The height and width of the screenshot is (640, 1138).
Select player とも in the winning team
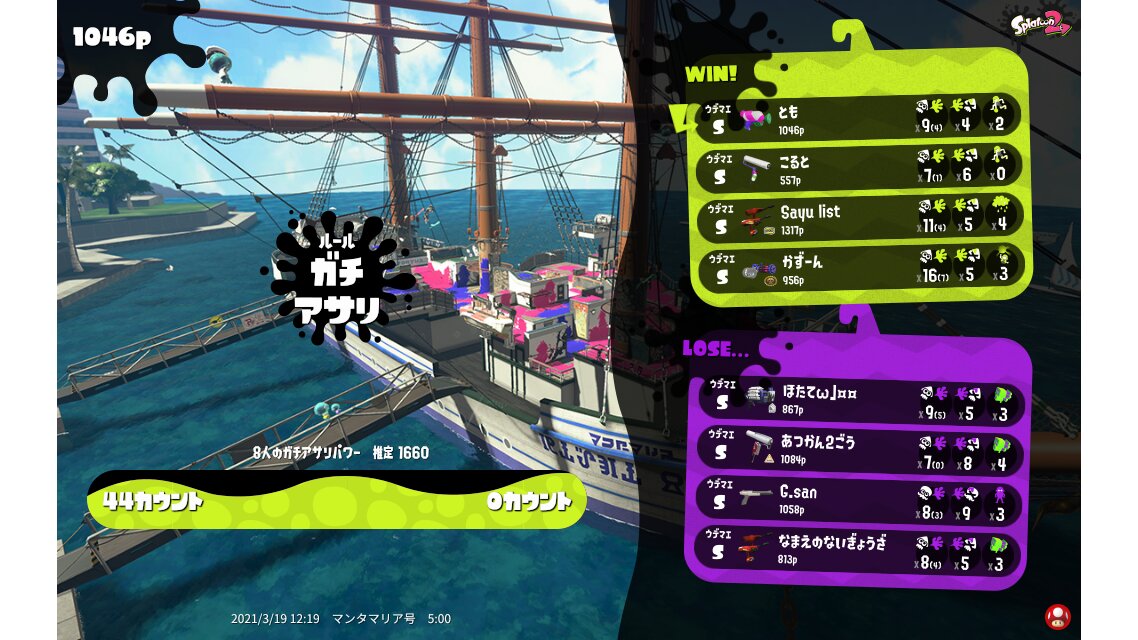860,118
